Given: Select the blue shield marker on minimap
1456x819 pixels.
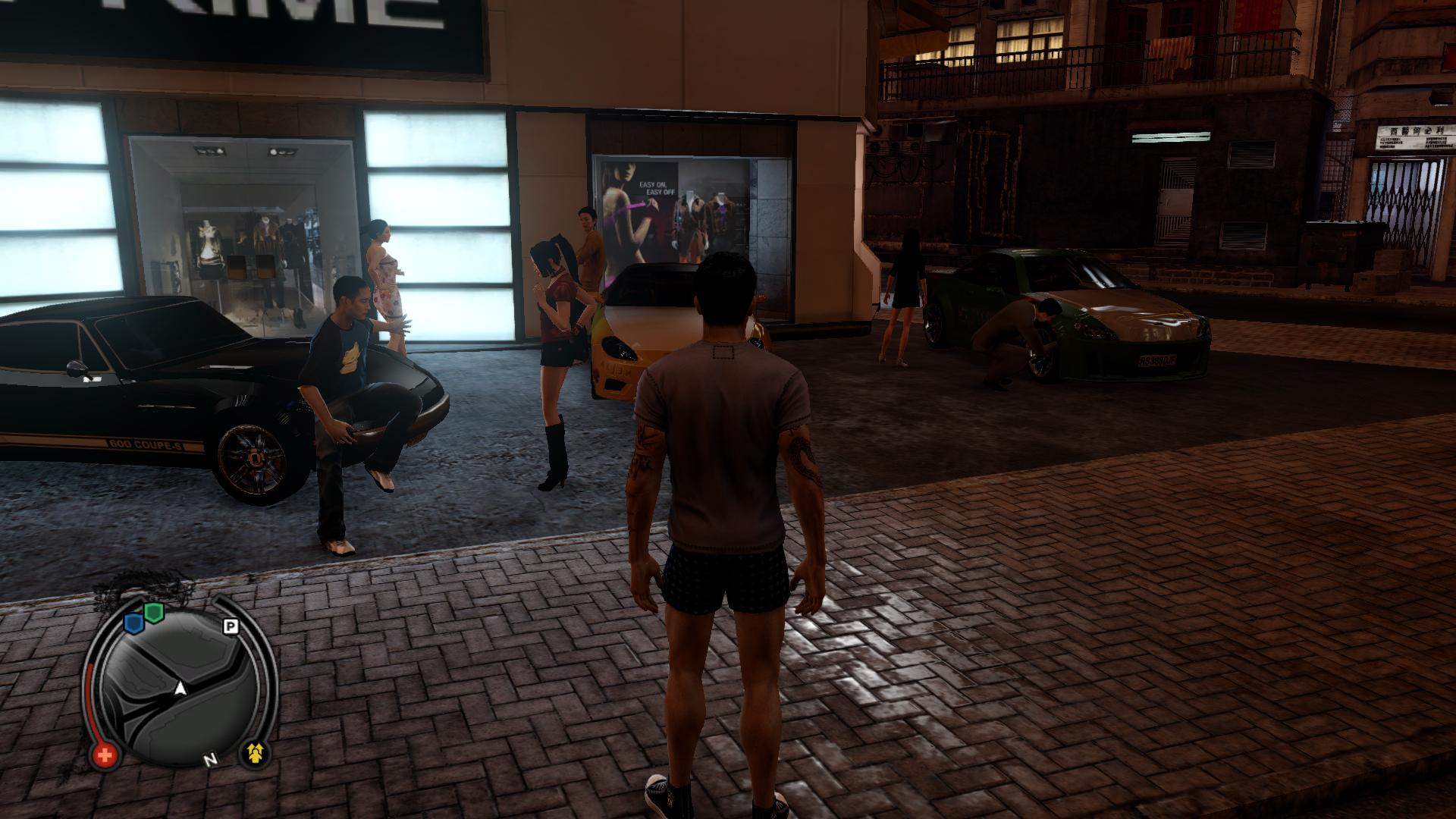Looking at the screenshot, I should click(x=134, y=623).
